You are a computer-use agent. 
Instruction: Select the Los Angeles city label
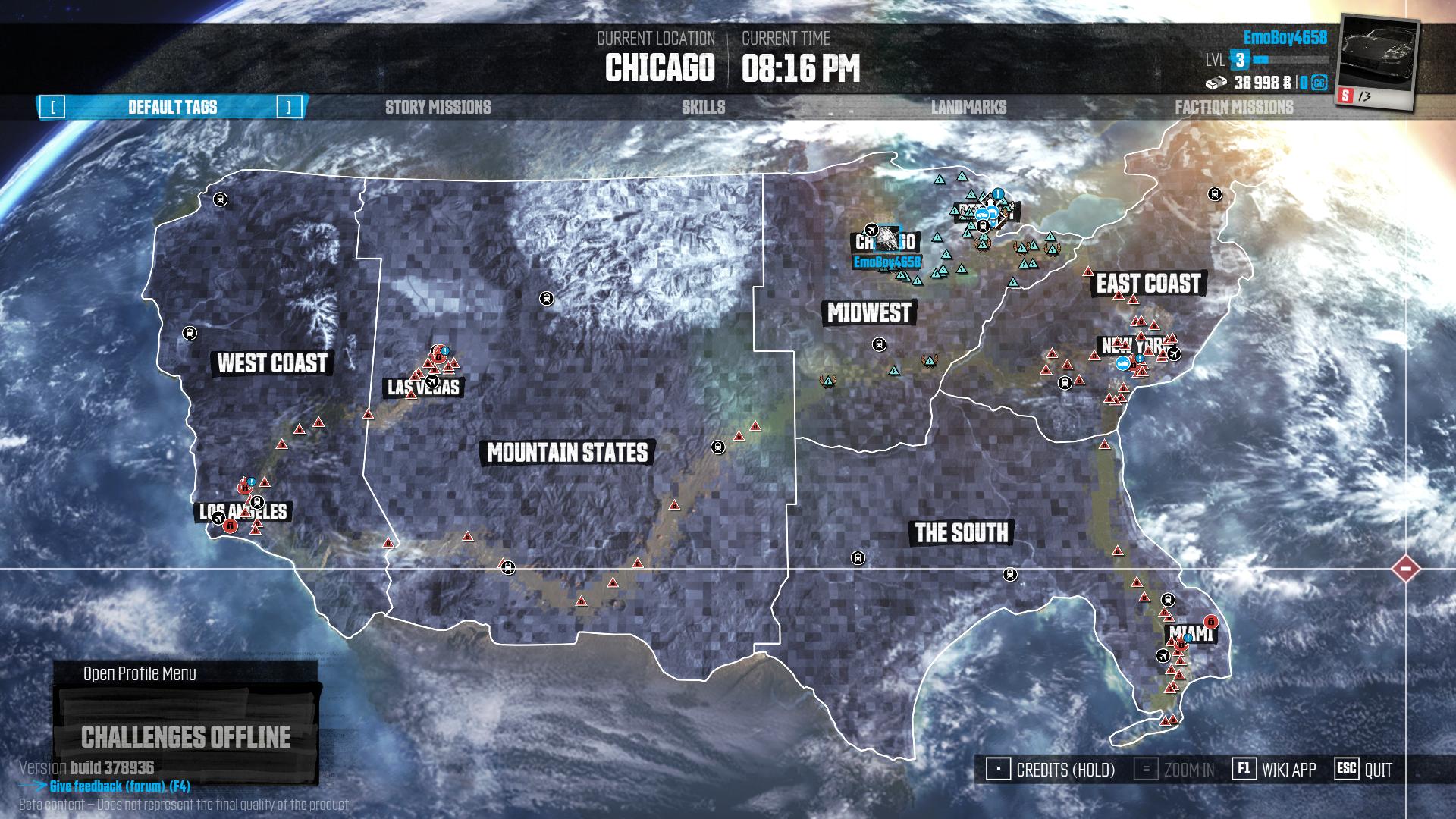coord(243,512)
